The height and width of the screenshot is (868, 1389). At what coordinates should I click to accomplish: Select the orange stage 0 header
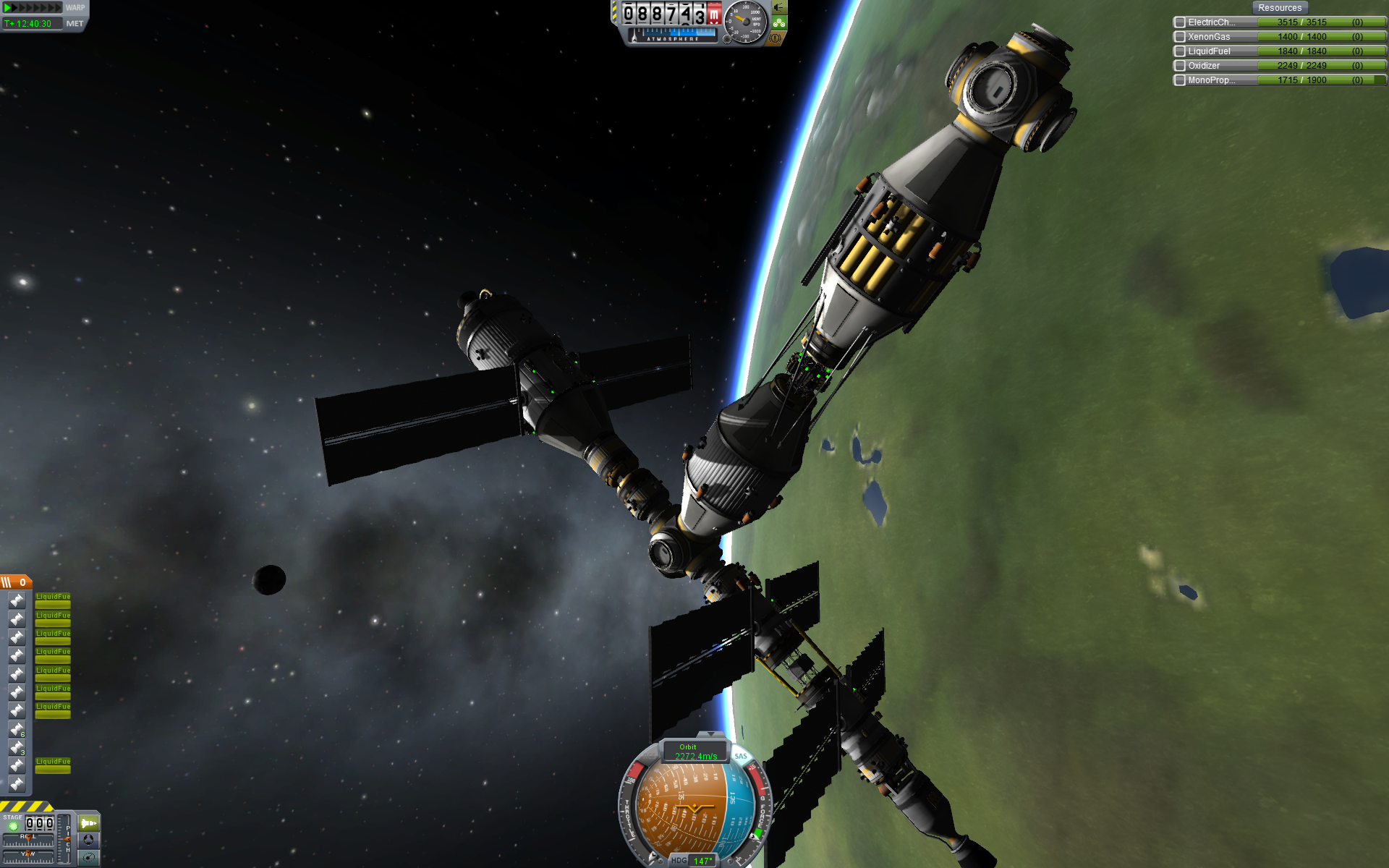pyautogui.click(x=15, y=582)
